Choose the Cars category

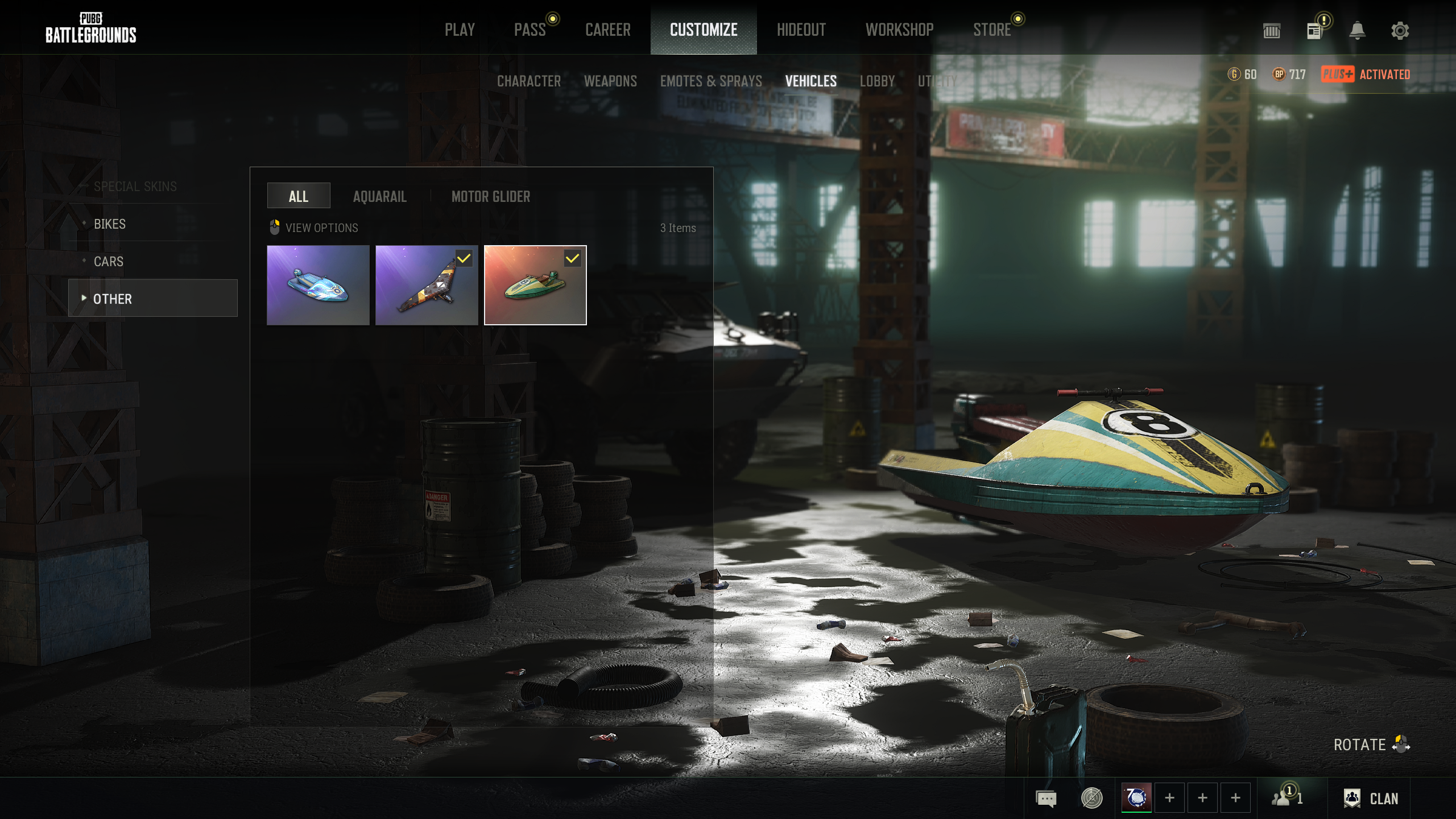click(x=109, y=262)
